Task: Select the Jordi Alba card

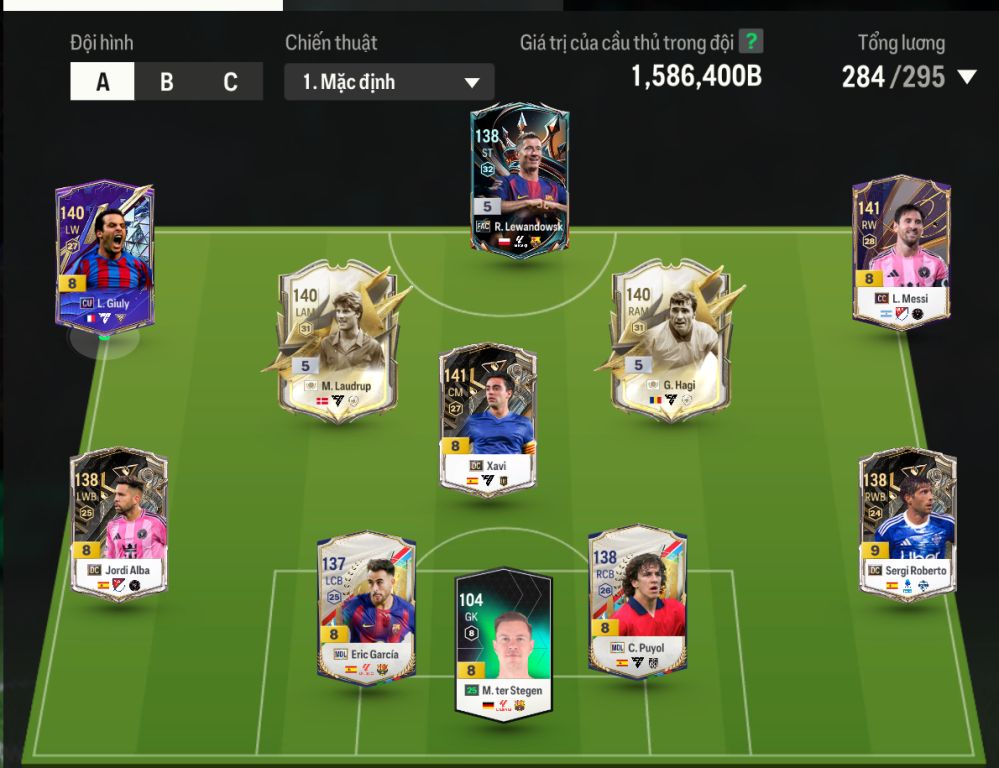Action: [x=119, y=523]
